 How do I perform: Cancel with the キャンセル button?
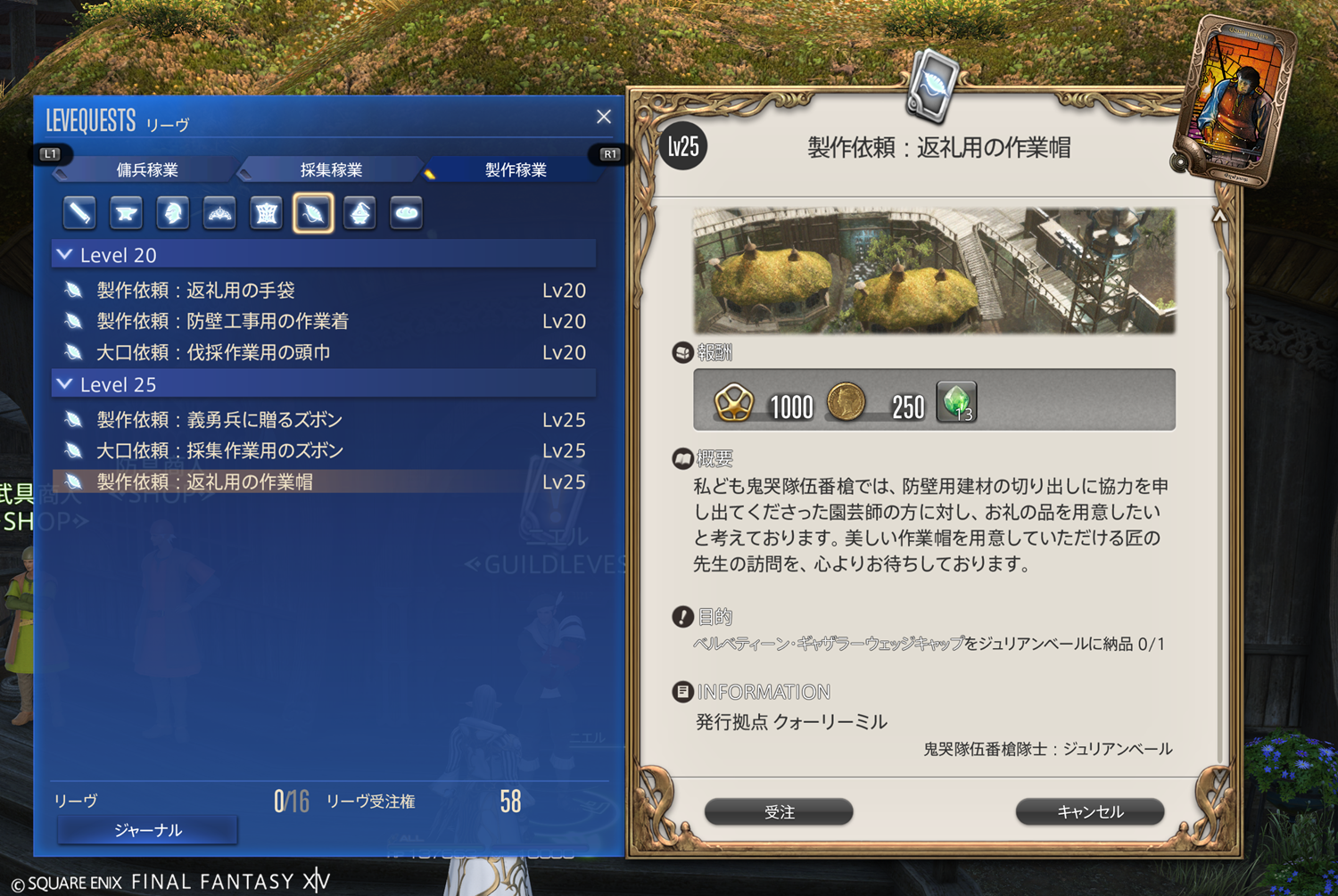tap(1090, 812)
